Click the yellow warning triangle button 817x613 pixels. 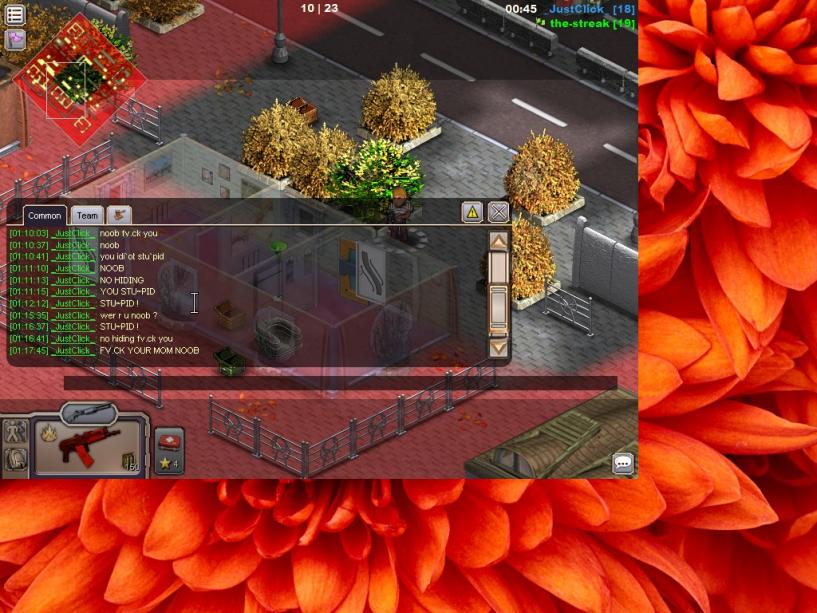coord(472,211)
